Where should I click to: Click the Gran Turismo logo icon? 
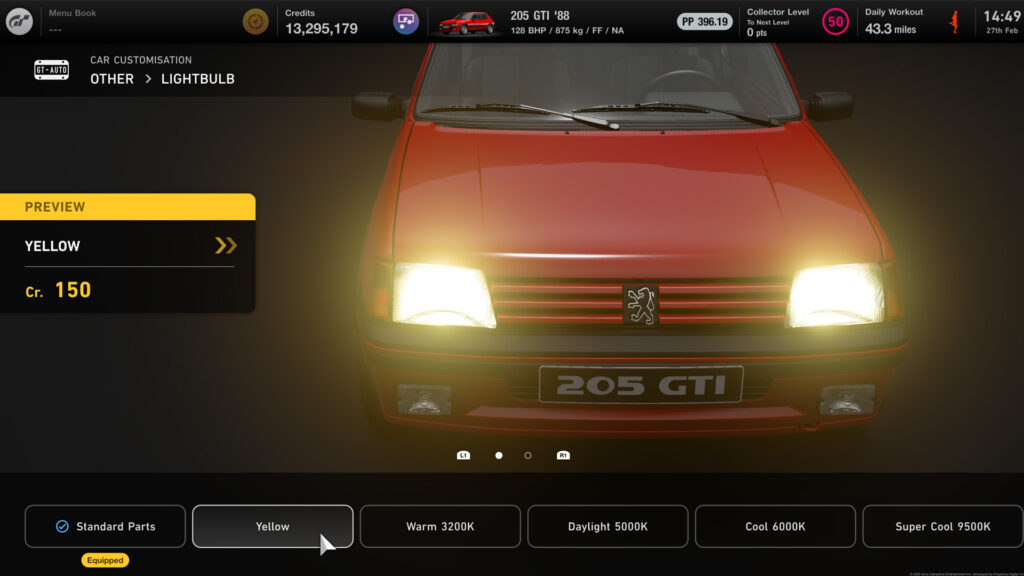click(19, 21)
